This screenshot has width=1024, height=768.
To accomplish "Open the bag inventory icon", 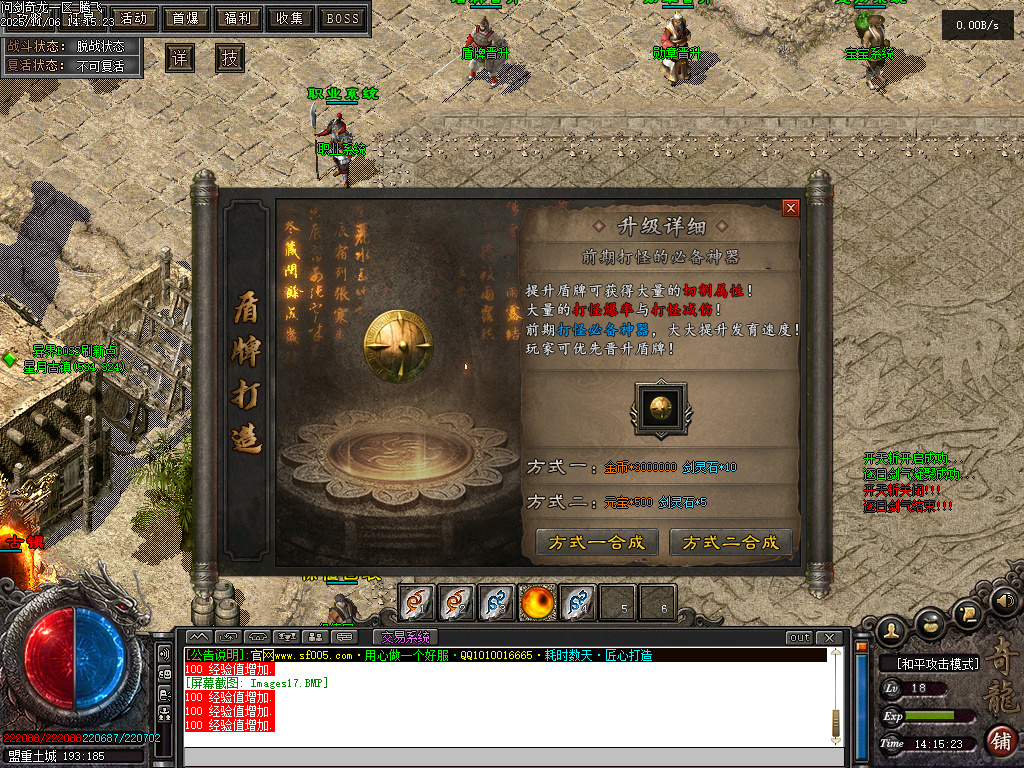I will [x=931, y=621].
